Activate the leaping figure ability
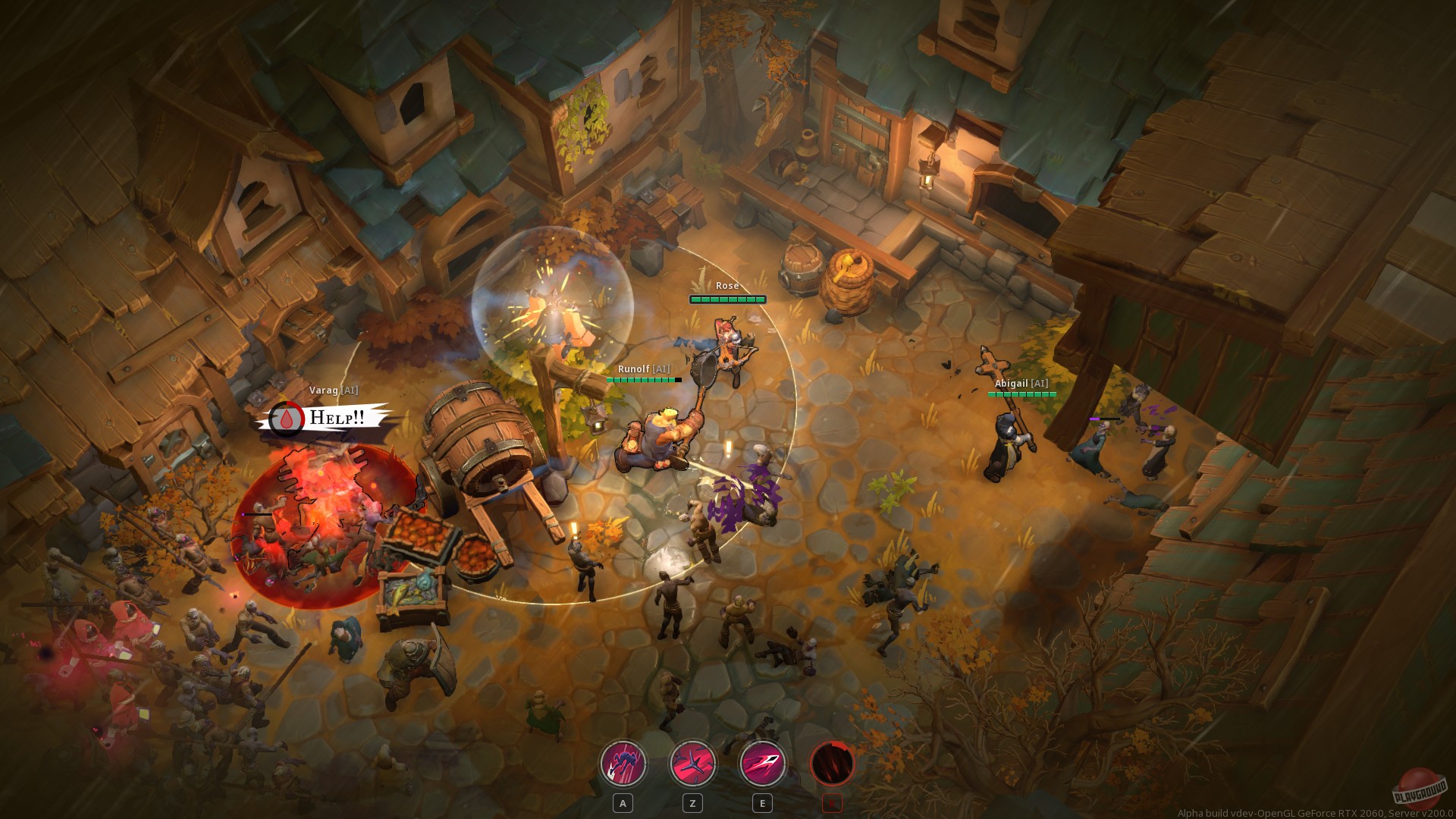The image size is (1456, 819). 623,764
